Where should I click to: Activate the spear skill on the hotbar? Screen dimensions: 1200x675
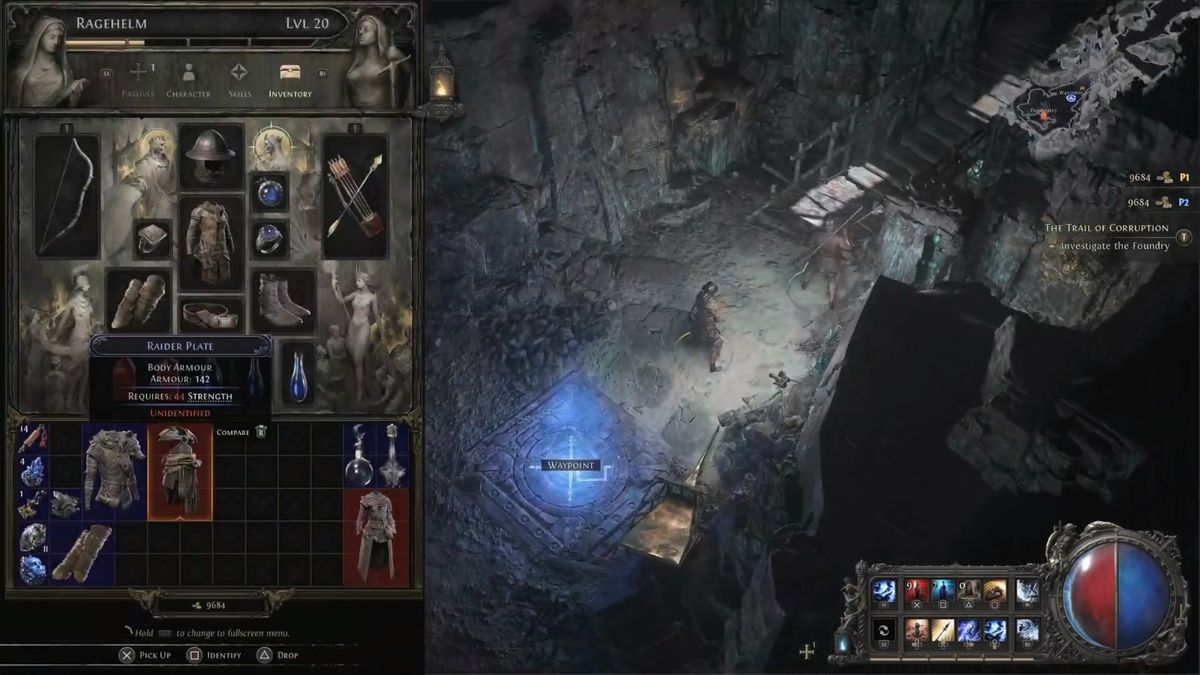coord(943,630)
